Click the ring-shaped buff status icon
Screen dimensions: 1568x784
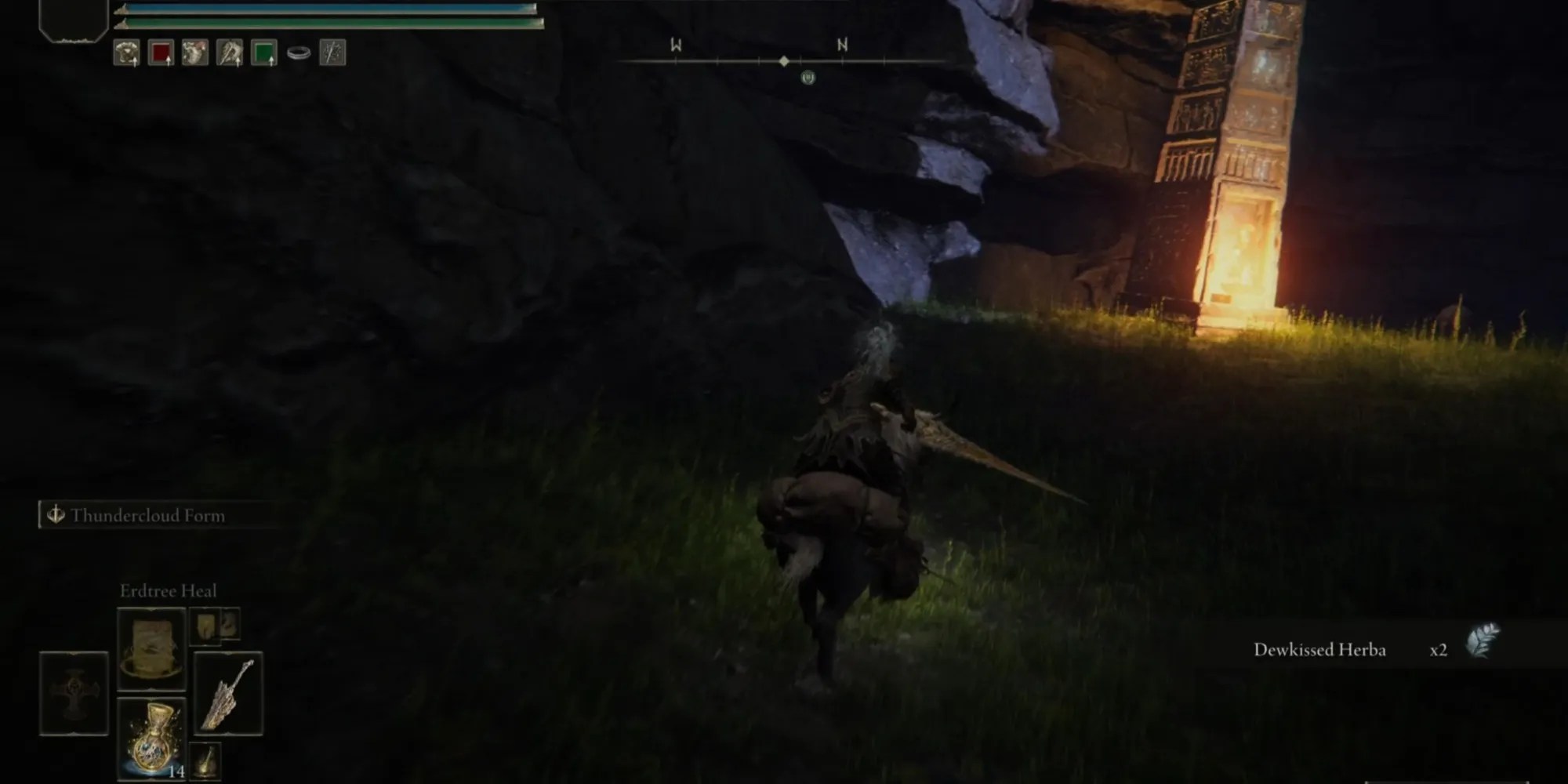pyautogui.click(x=298, y=53)
